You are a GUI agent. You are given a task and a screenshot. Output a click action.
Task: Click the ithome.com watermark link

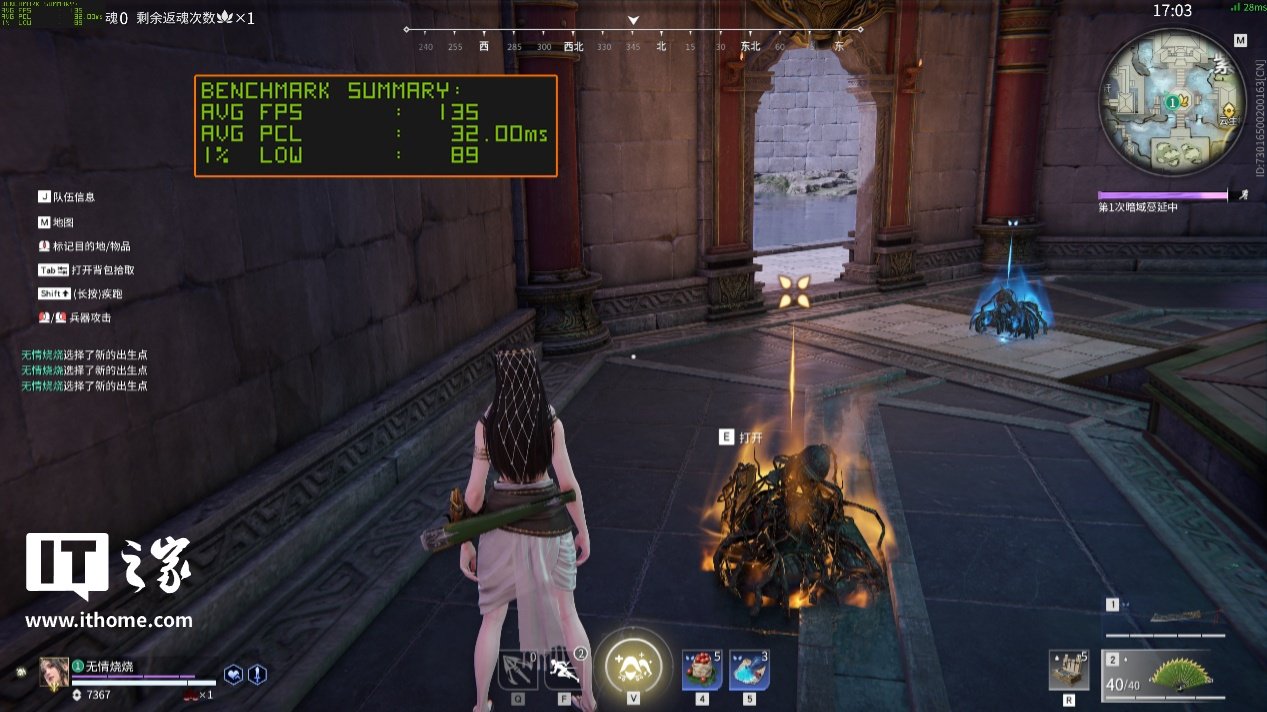tap(109, 621)
